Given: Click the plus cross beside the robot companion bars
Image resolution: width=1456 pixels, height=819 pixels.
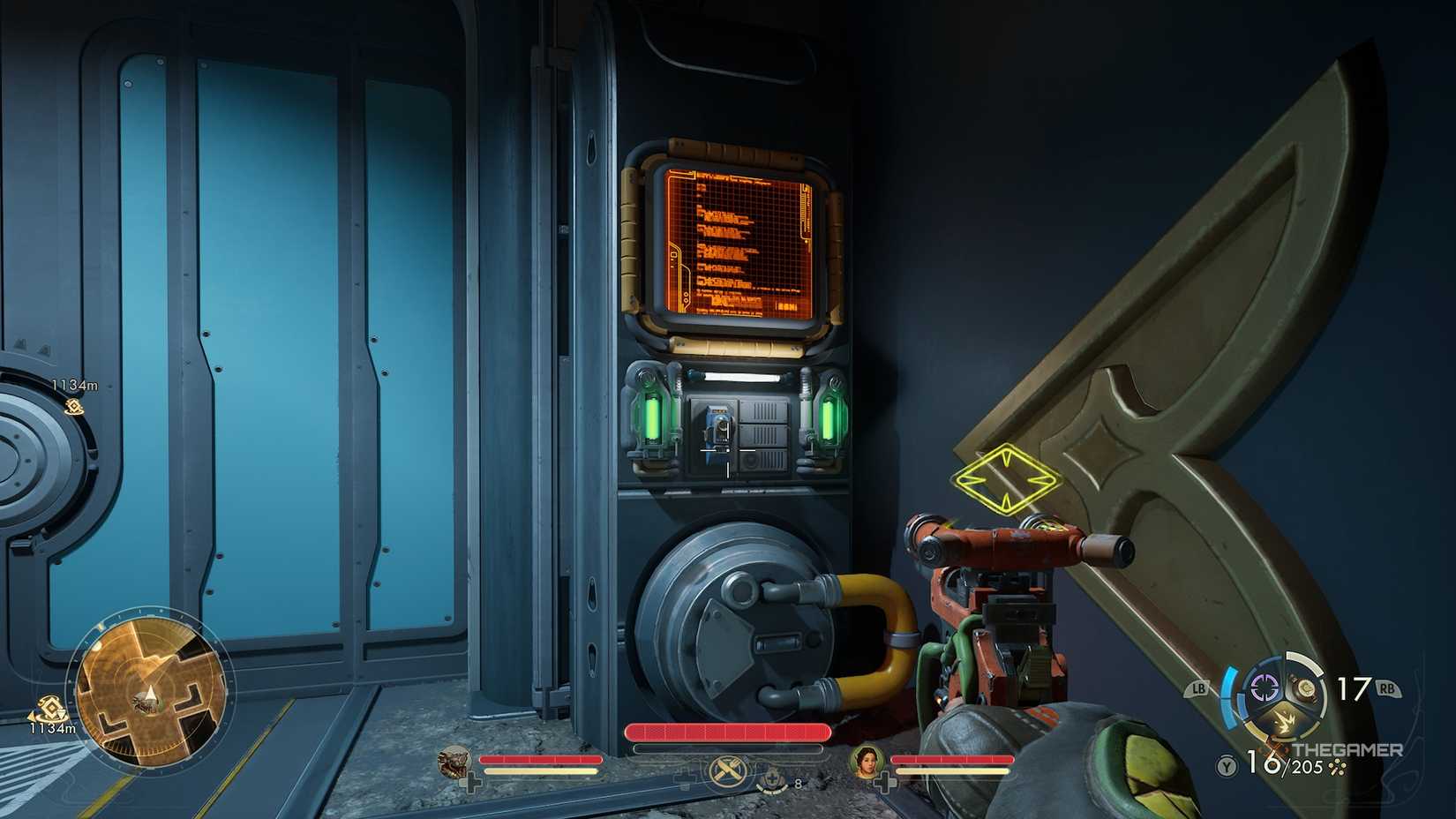Looking at the screenshot, I should click(x=471, y=780).
